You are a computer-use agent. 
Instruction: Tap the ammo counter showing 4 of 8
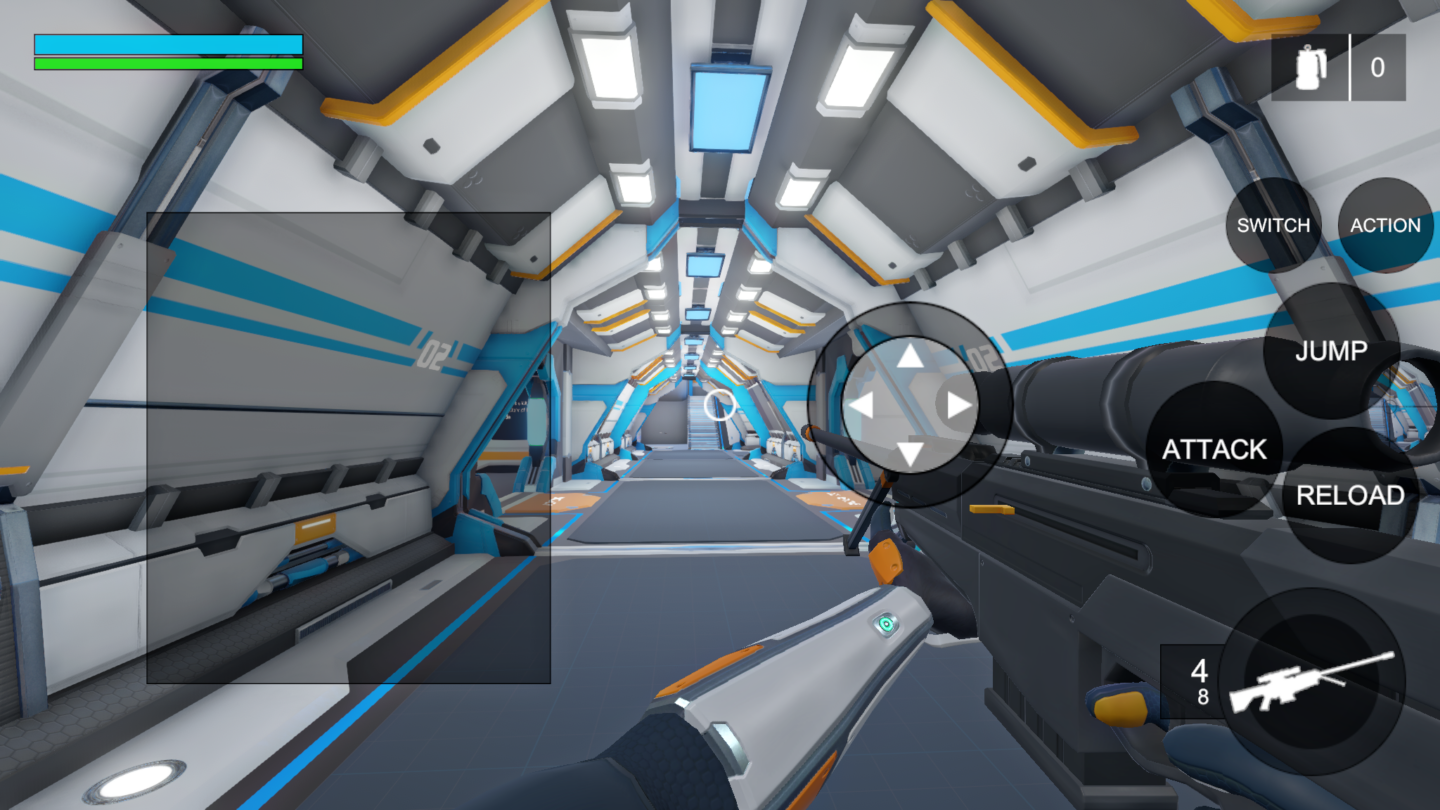1202,682
